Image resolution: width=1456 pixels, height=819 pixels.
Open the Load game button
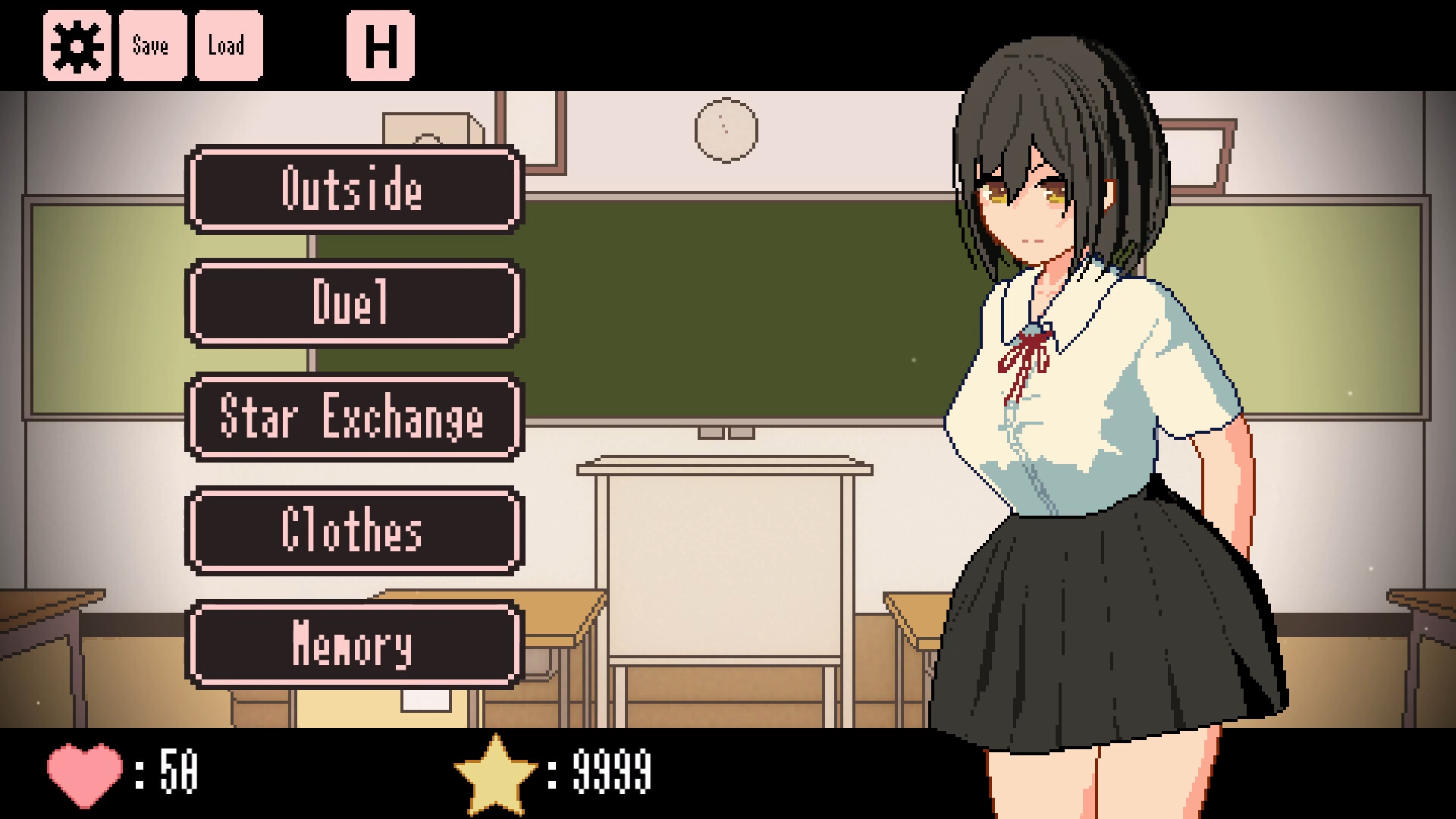(x=228, y=45)
